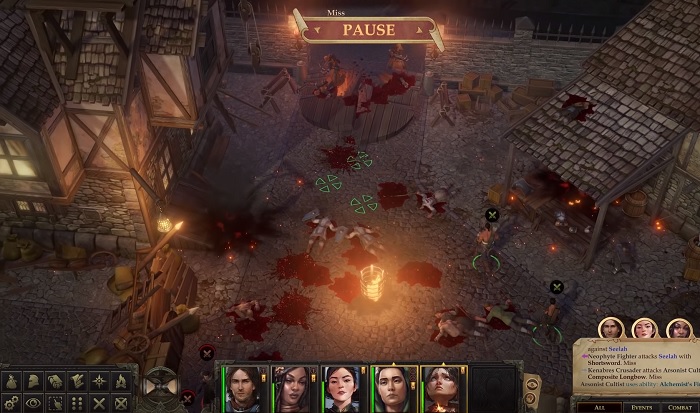Click the left round portrait above combat log

tap(611, 329)
